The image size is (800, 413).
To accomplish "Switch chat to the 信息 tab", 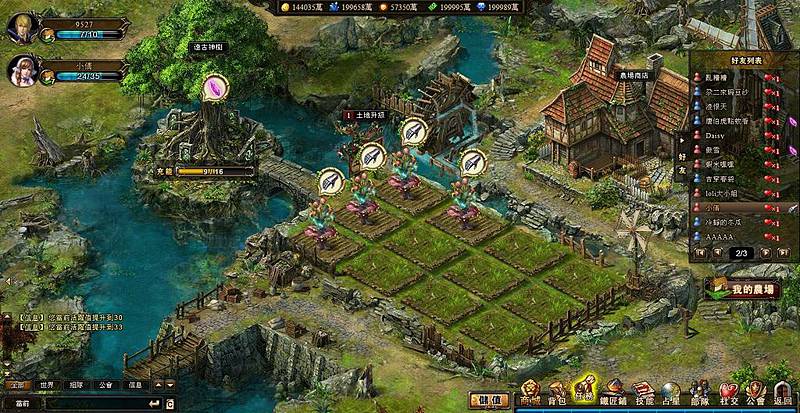I will [x=135, y=384].
